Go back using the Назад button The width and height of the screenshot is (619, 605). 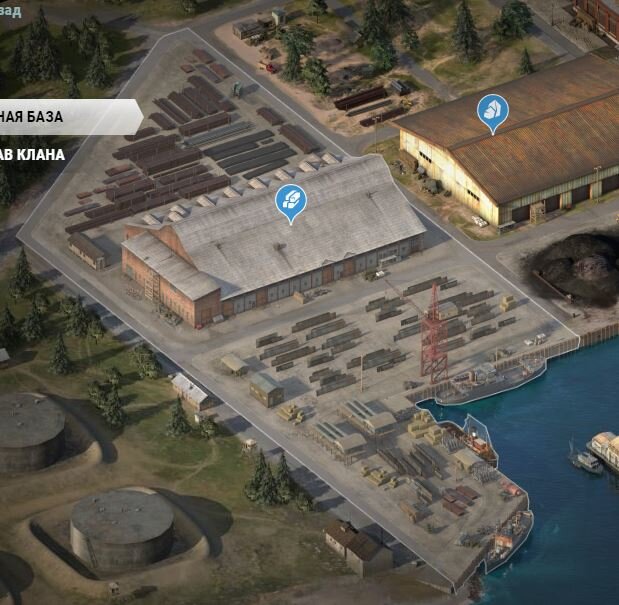coord(11,11)
